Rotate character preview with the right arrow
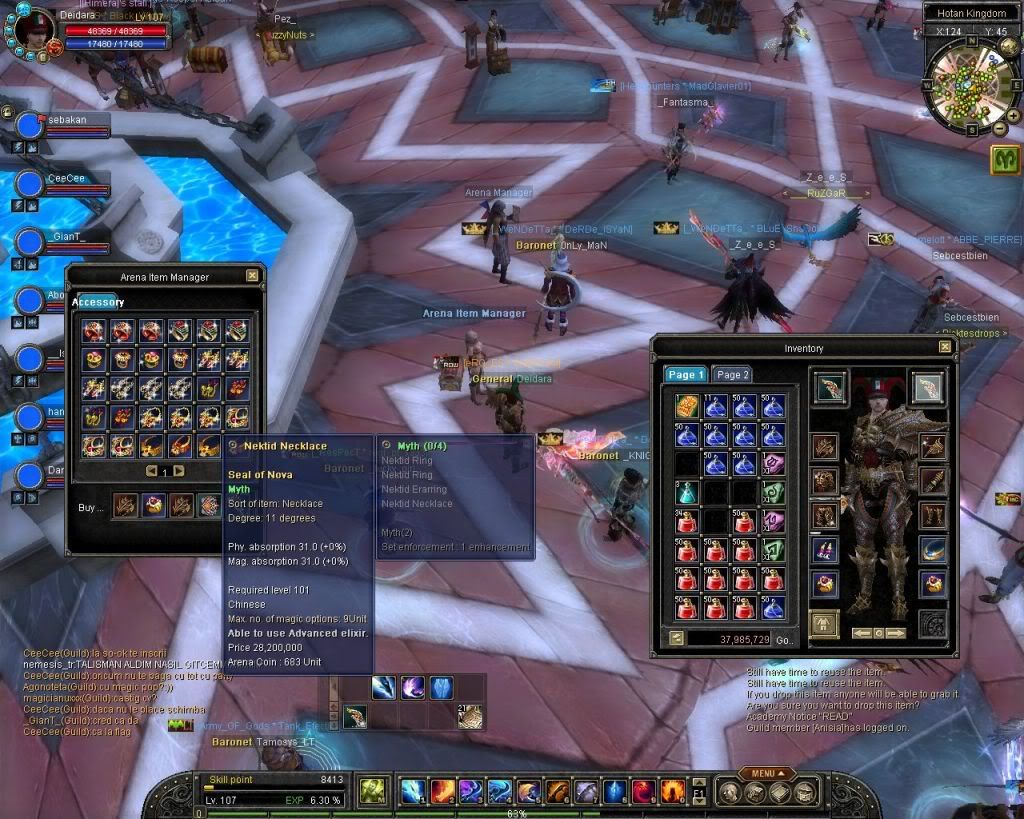The height and width of the screenshot is (819, 1024). (x=895, y=633)
